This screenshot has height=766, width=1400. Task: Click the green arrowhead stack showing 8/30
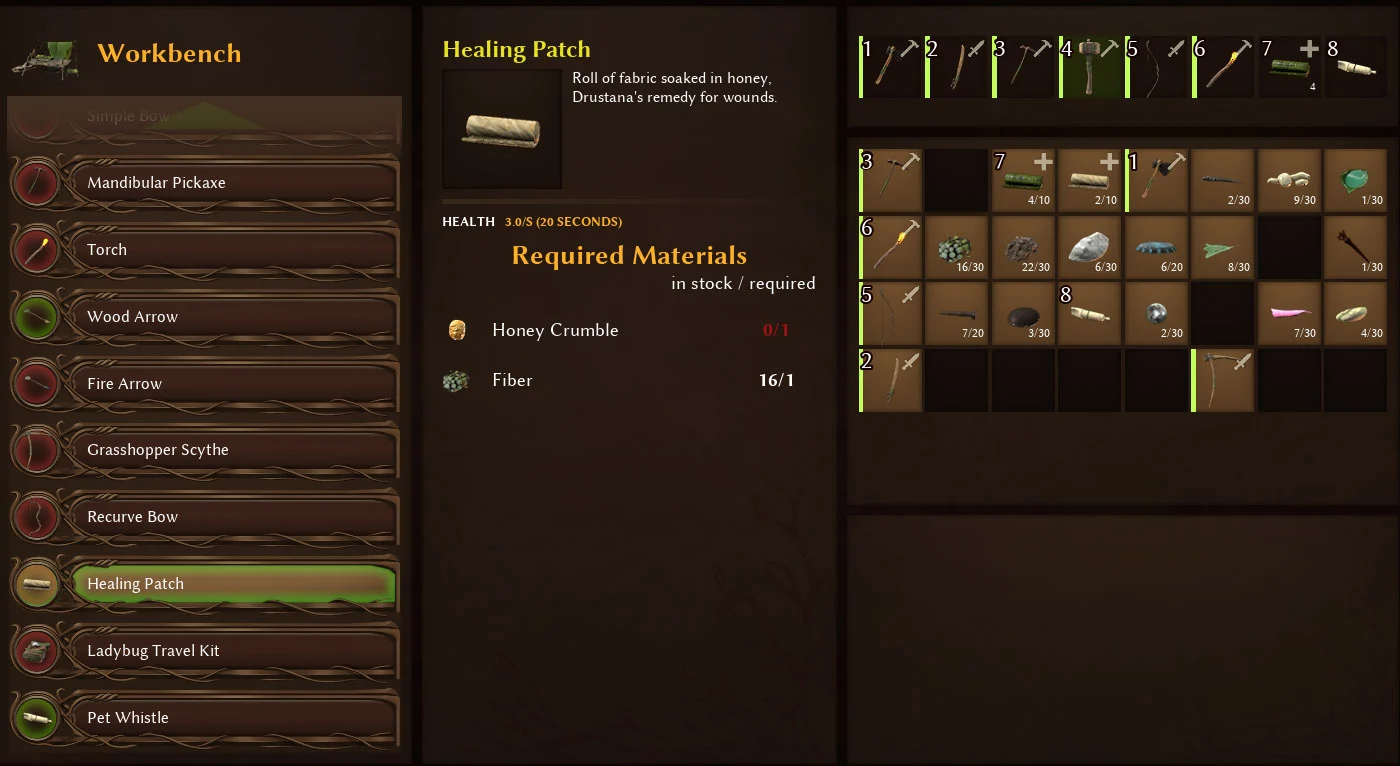1223,247
